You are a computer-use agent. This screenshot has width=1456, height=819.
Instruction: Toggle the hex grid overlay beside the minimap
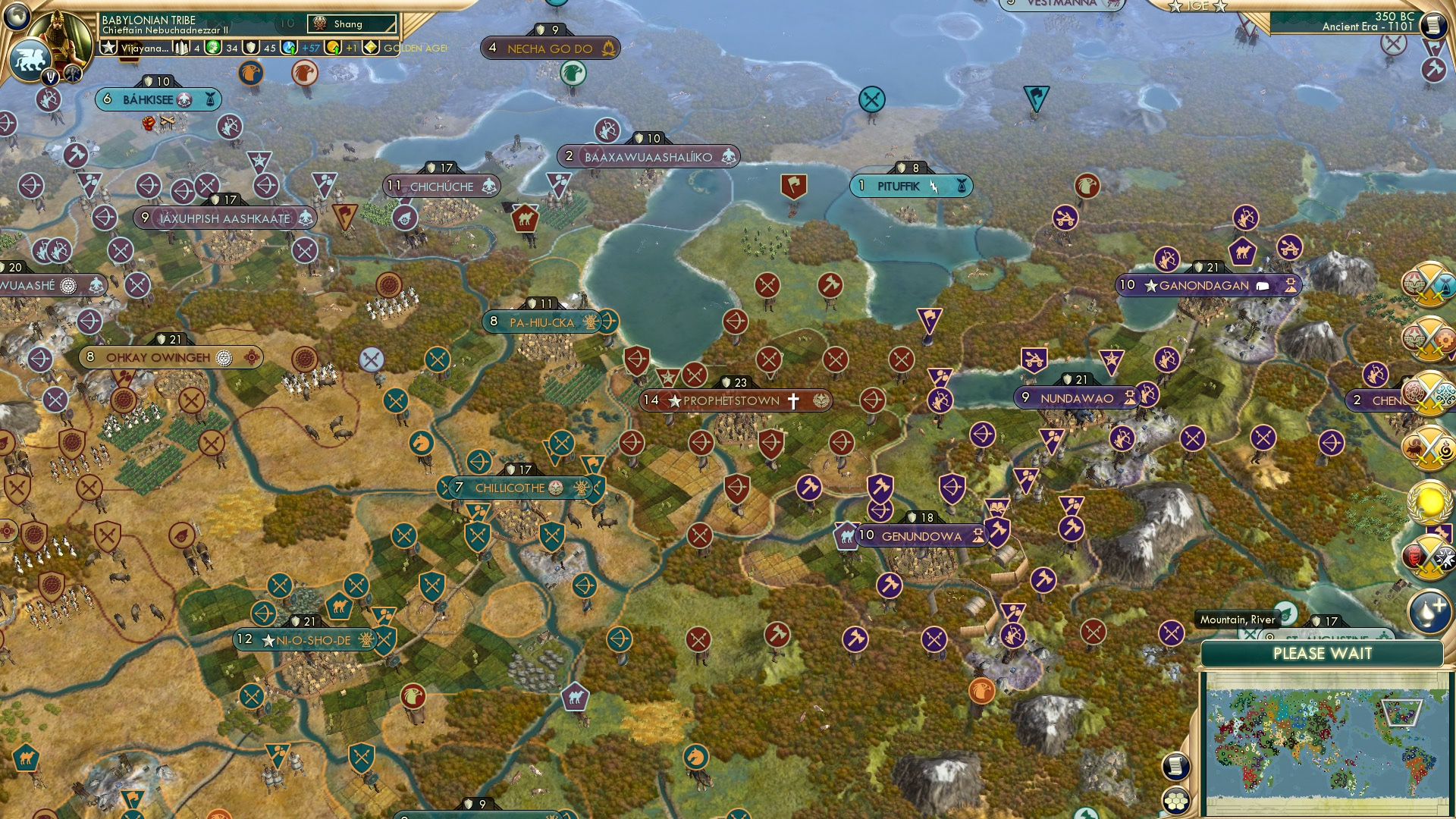coord(1177,801)
